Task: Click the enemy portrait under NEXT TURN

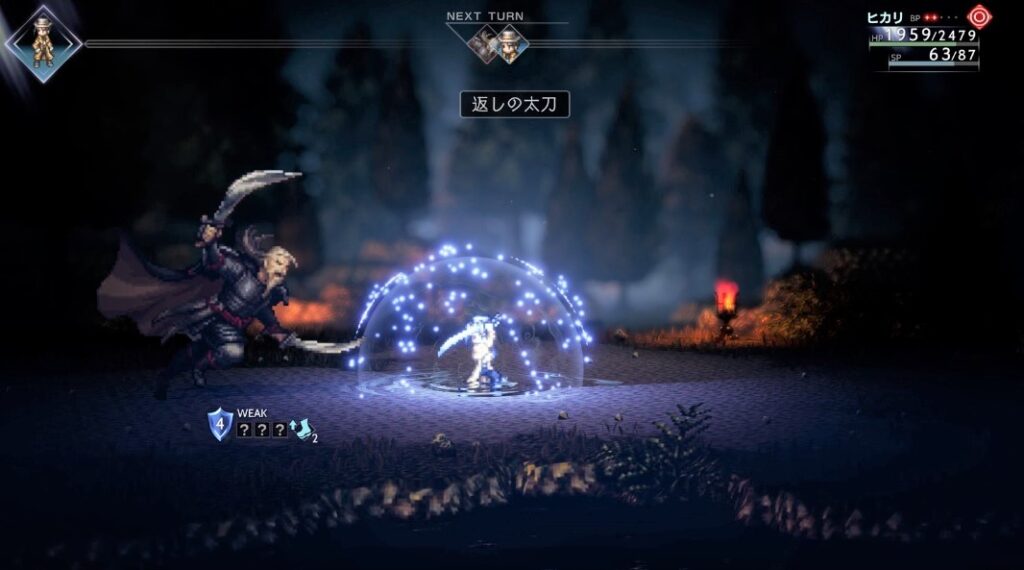Action: (x=485, y=43)
